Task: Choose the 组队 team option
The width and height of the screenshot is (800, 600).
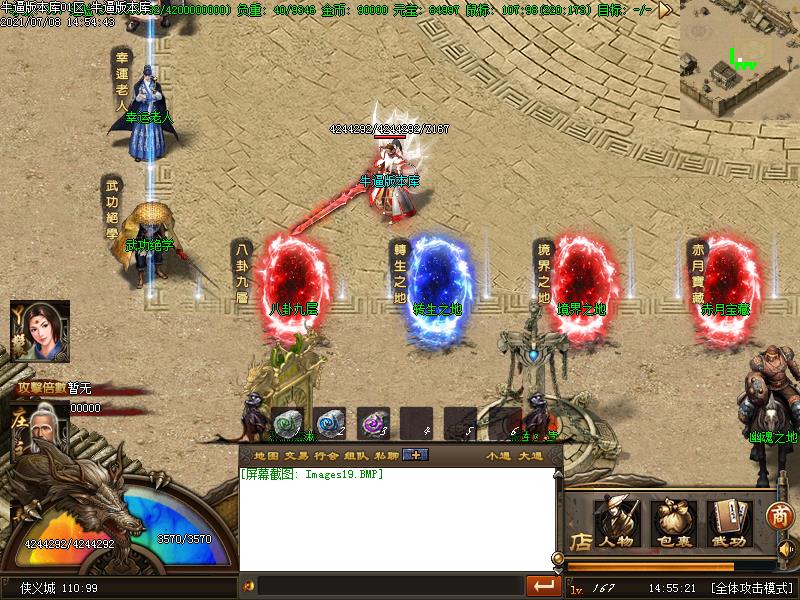Action: (357, 456)
